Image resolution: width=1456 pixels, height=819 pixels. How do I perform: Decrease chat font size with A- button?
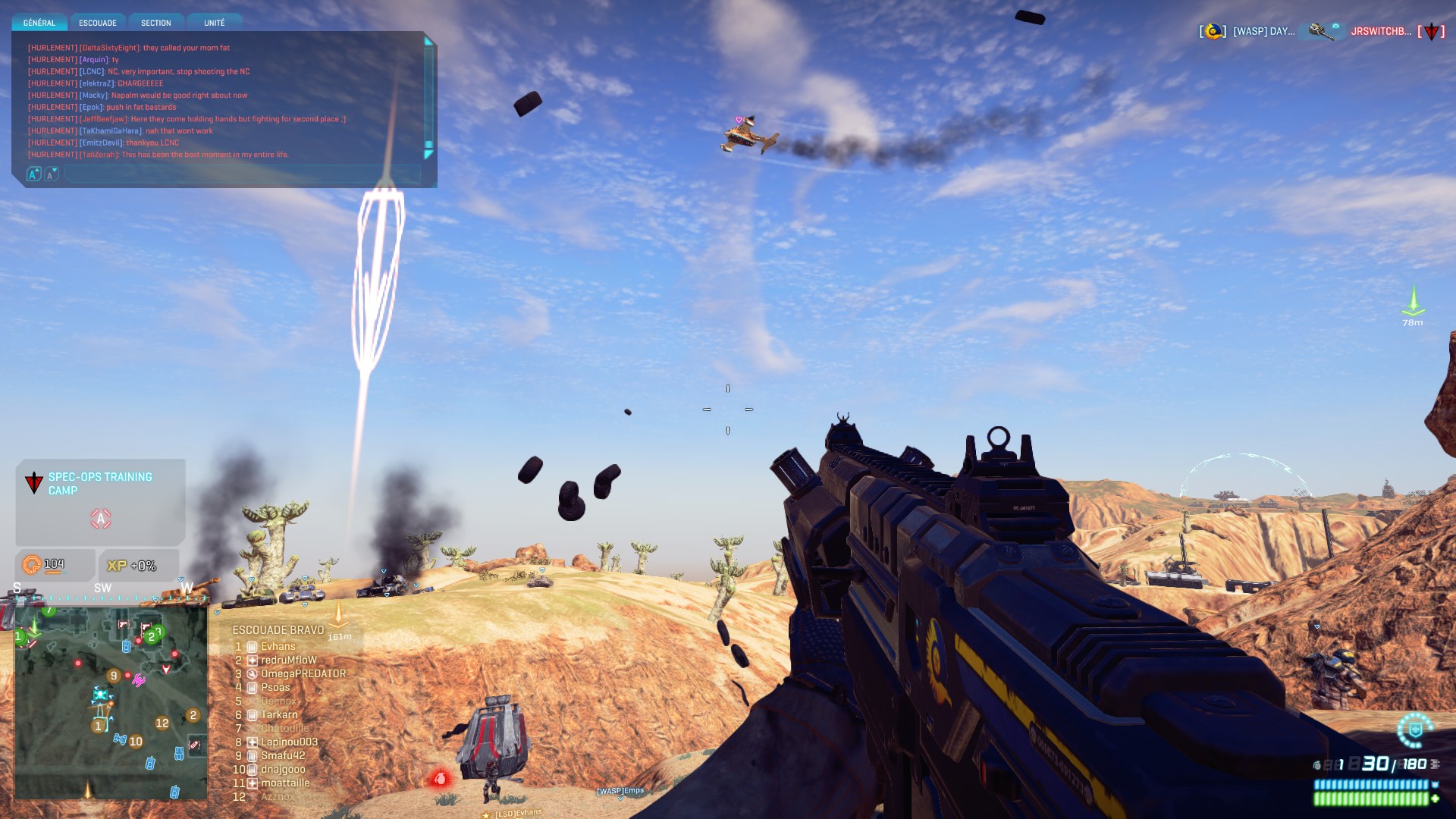[x=51, y=174]
